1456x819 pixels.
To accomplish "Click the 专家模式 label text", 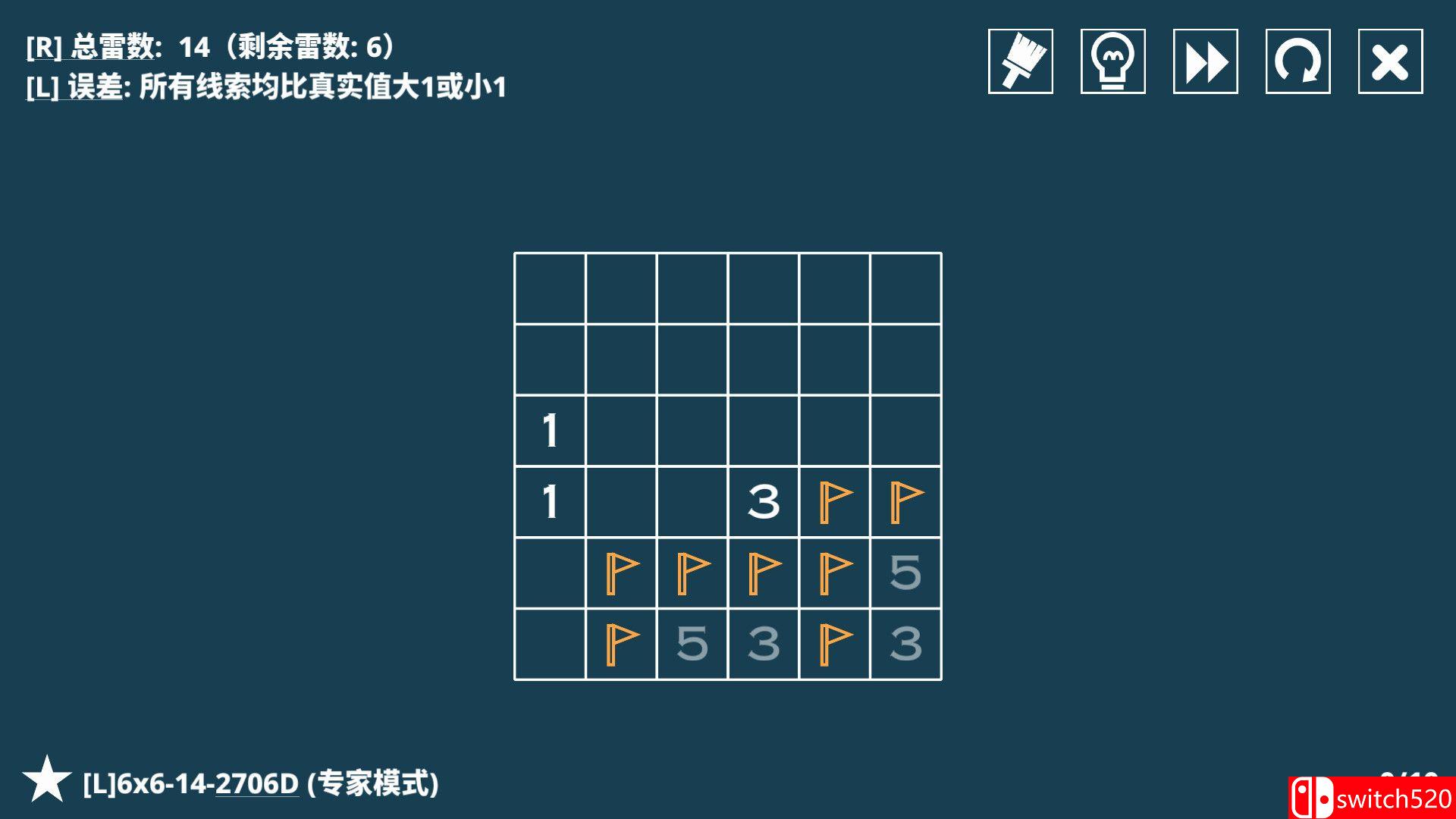I will [x=372, y=785].
